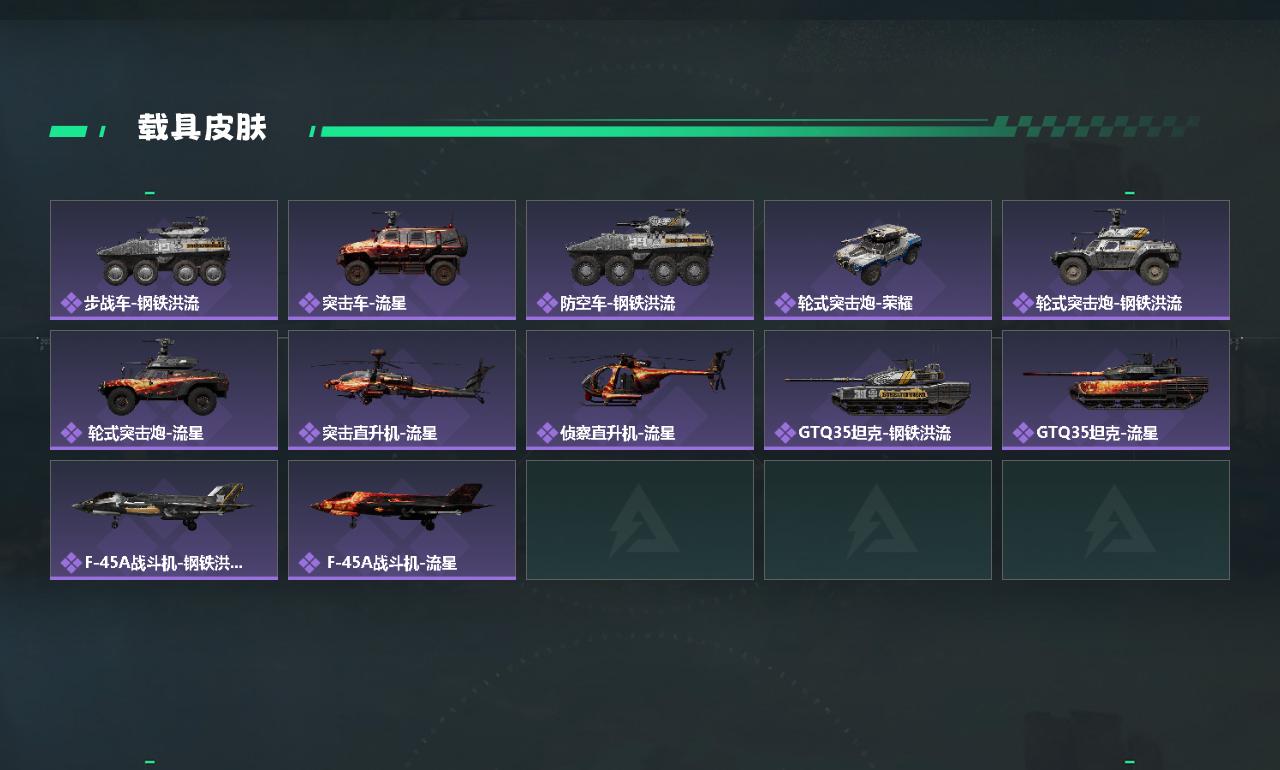The image size is (1280, 770).
Task: Open the 防空车-钢铁洪流 skin tile
Action: click(640, 259)
